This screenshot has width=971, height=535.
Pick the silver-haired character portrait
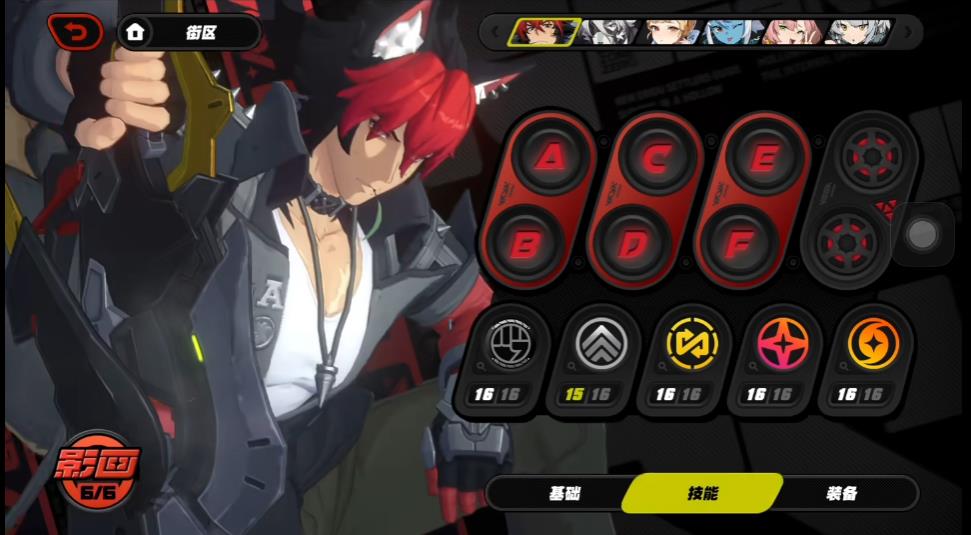(x=858, y=32)
